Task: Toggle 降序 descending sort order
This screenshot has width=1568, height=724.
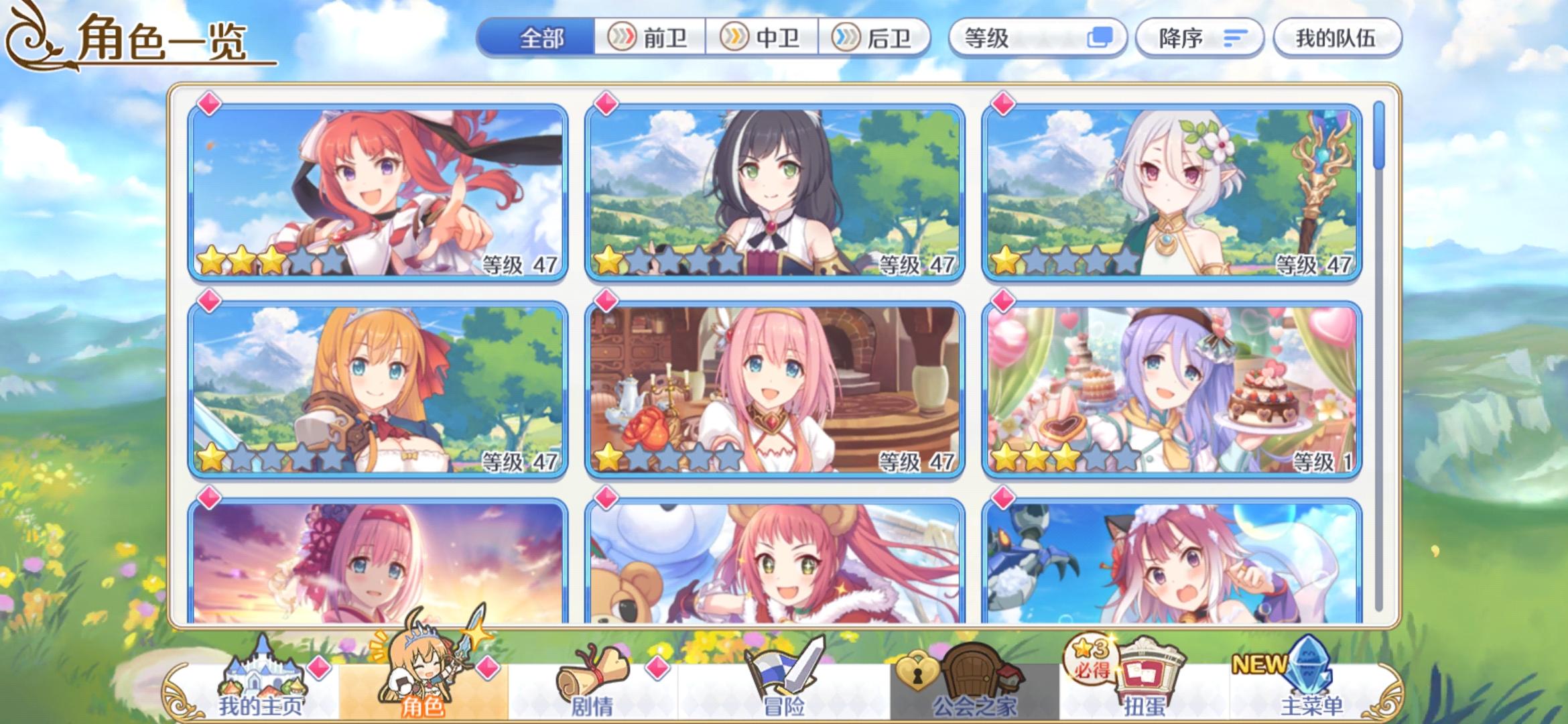Action: tap(1201, 38)
